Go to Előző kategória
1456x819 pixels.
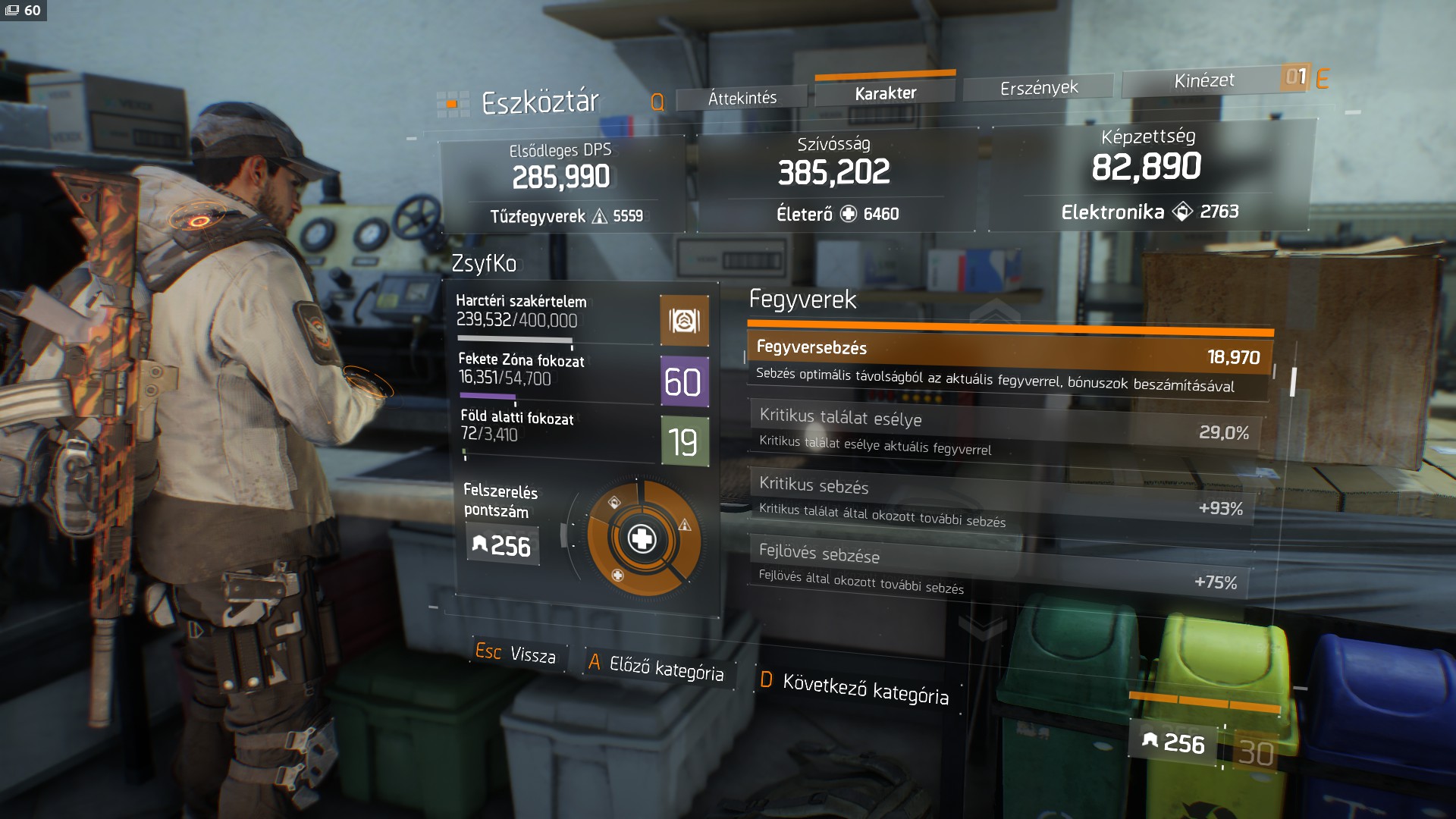(x=656, y=667)
